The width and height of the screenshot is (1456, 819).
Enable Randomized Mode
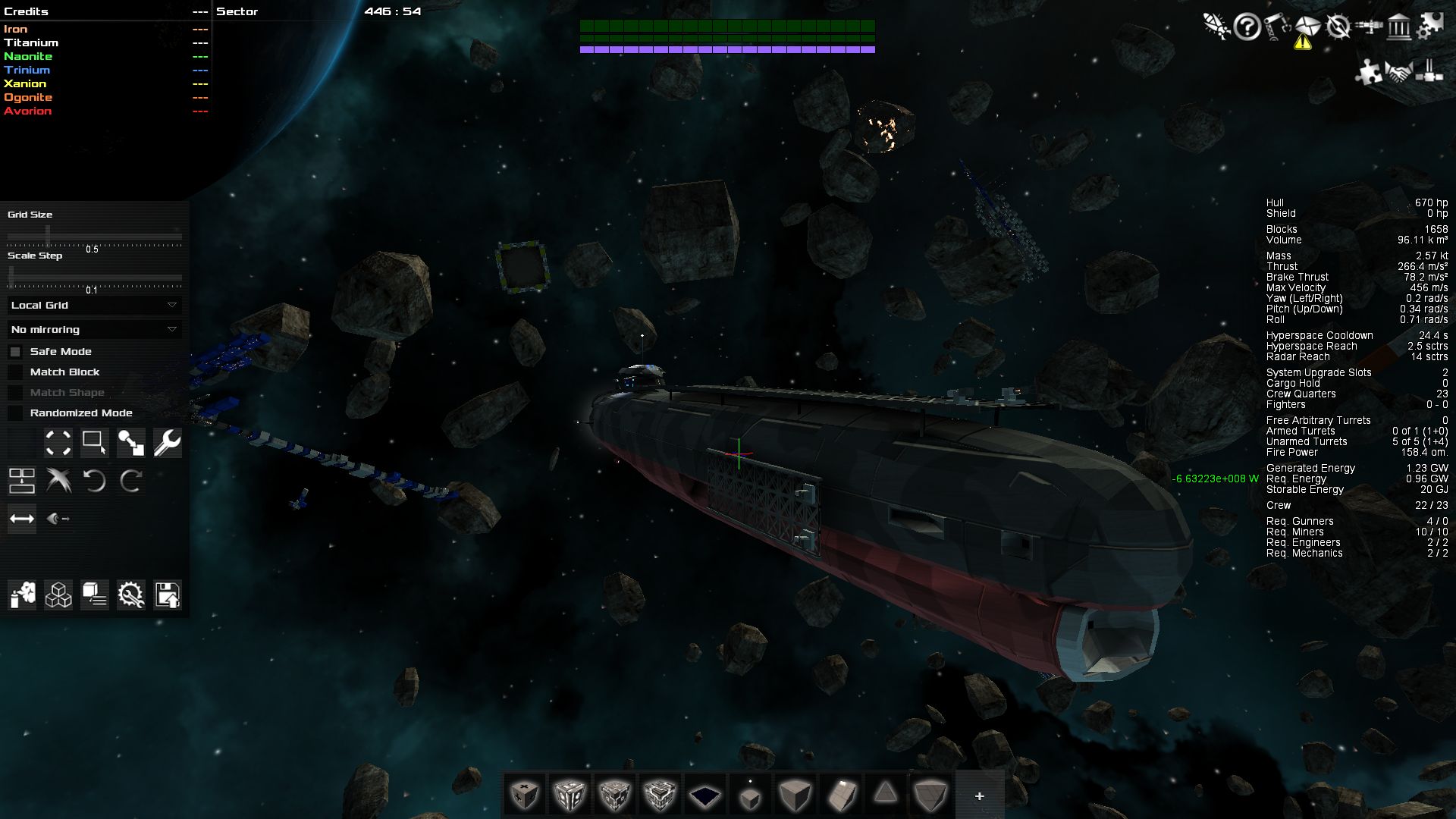[x=16, y=413]
